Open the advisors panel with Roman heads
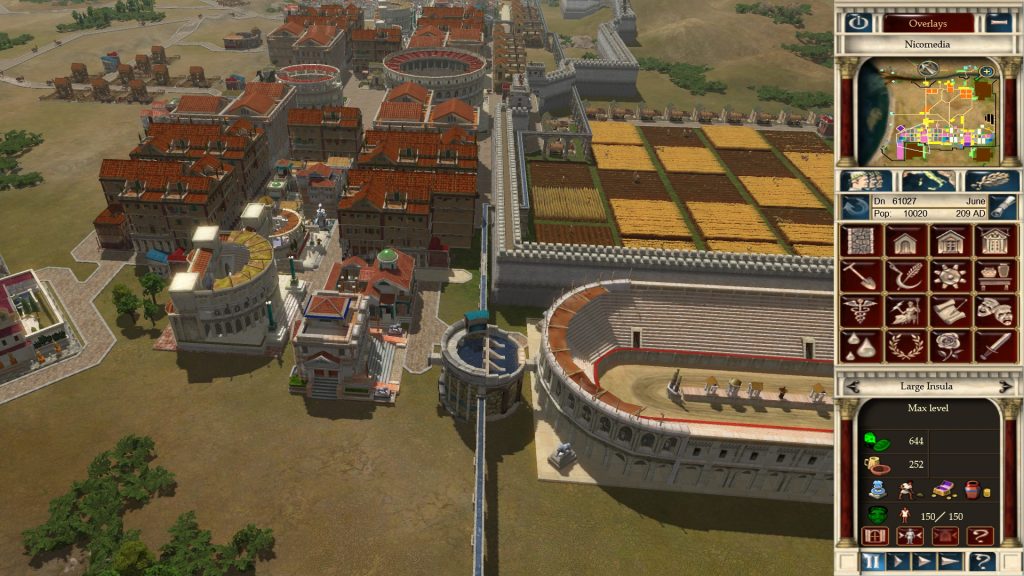Viewport: 1024px width, 576px height. click(x=865, y=181)
